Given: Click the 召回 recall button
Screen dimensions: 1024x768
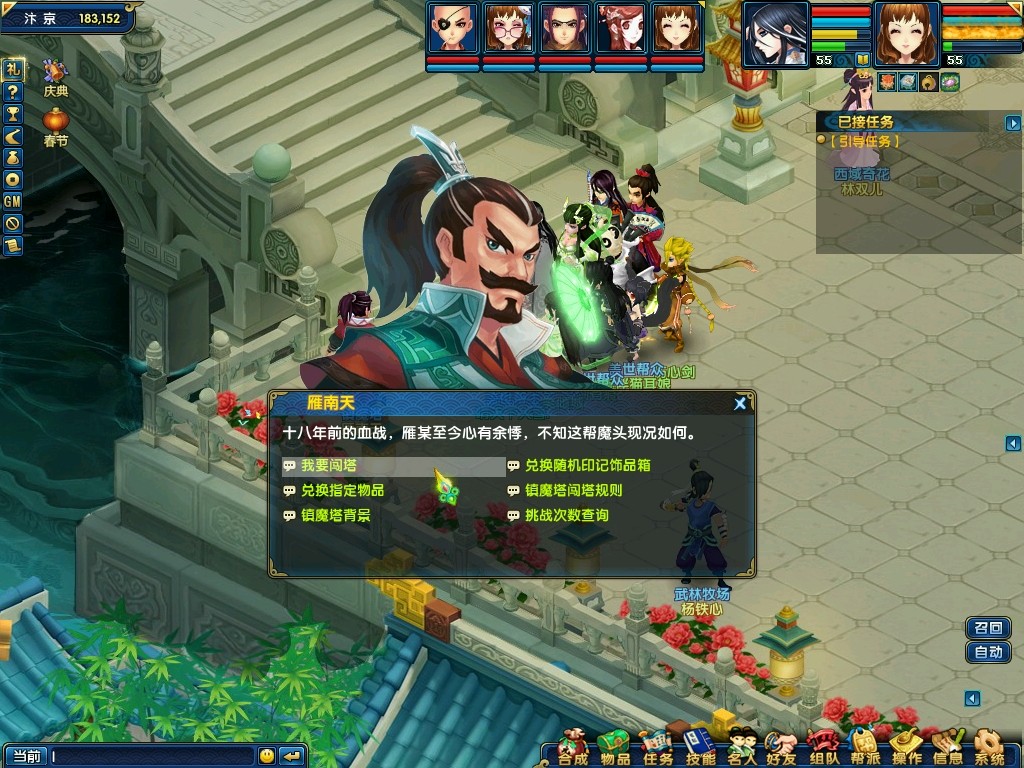Looking at the screenshot, I should [988, 628].
